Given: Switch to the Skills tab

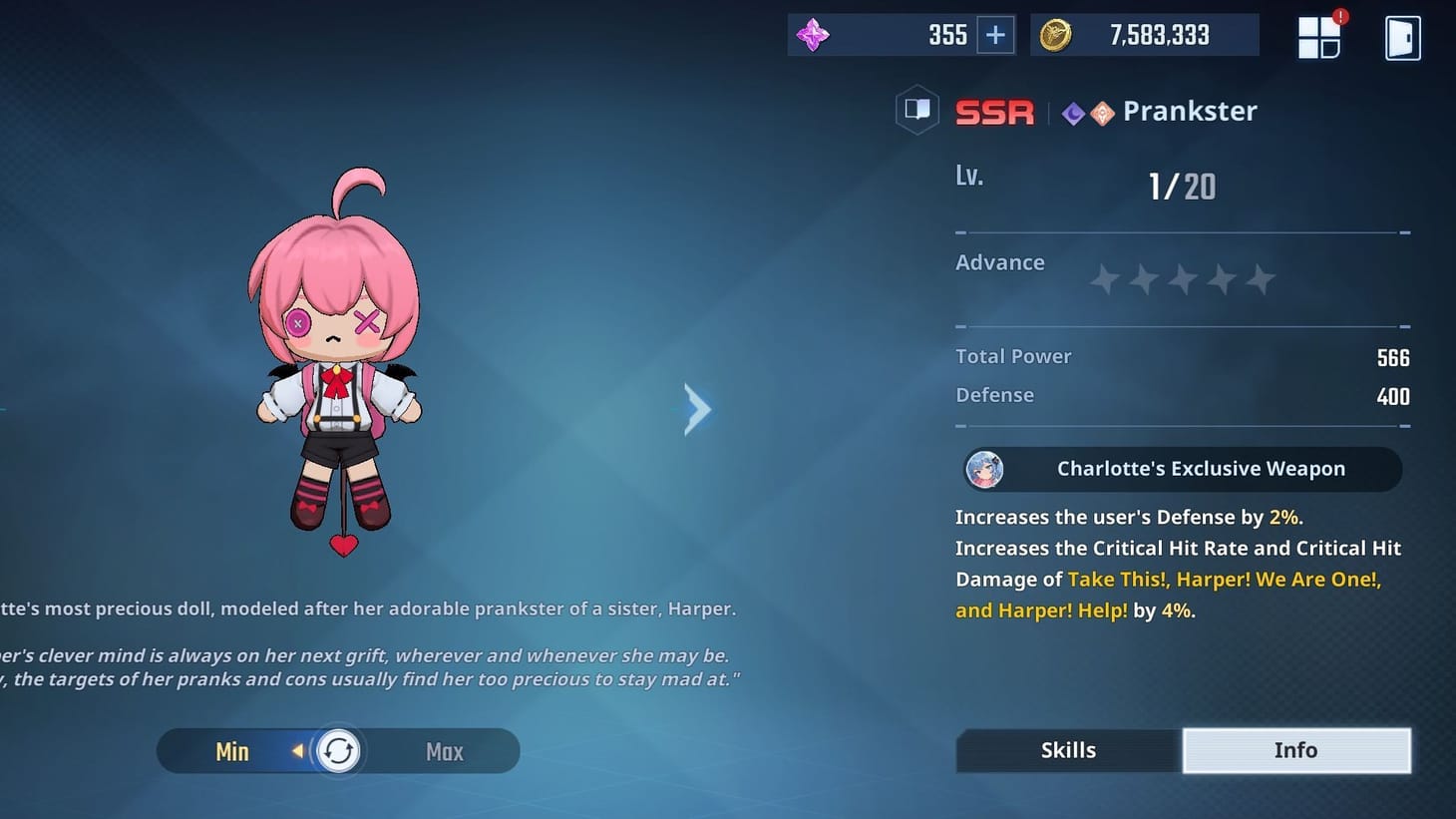Looking at the screenshot, I should point(1068,750).
